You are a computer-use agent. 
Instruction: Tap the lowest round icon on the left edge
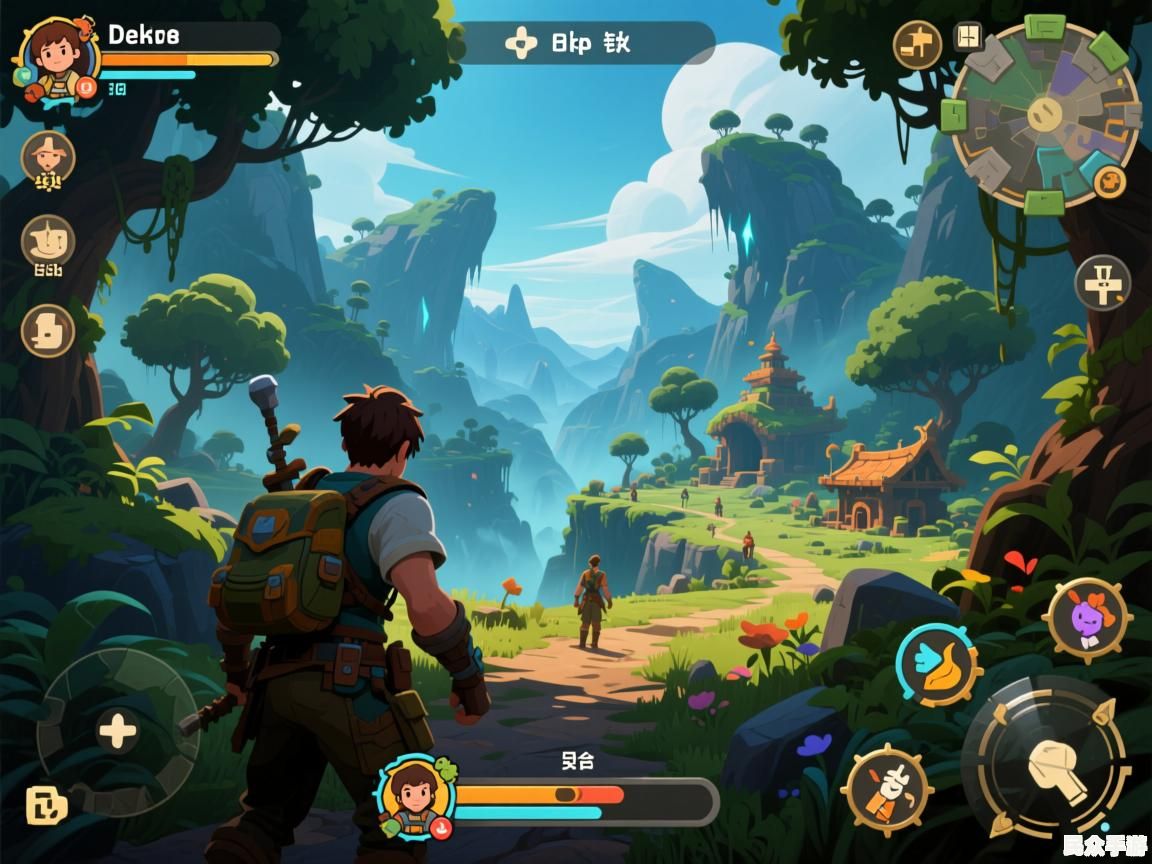pos(47,330)
